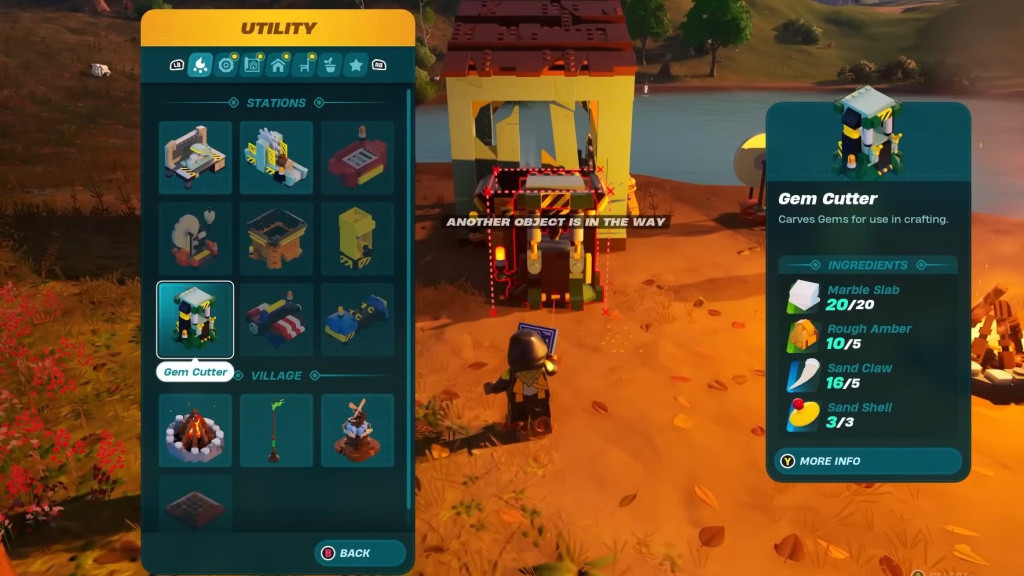This screenshot has height=576, width=1024.
Task: Select the yellow Stone Breaker station
Action: pos(357,239)
